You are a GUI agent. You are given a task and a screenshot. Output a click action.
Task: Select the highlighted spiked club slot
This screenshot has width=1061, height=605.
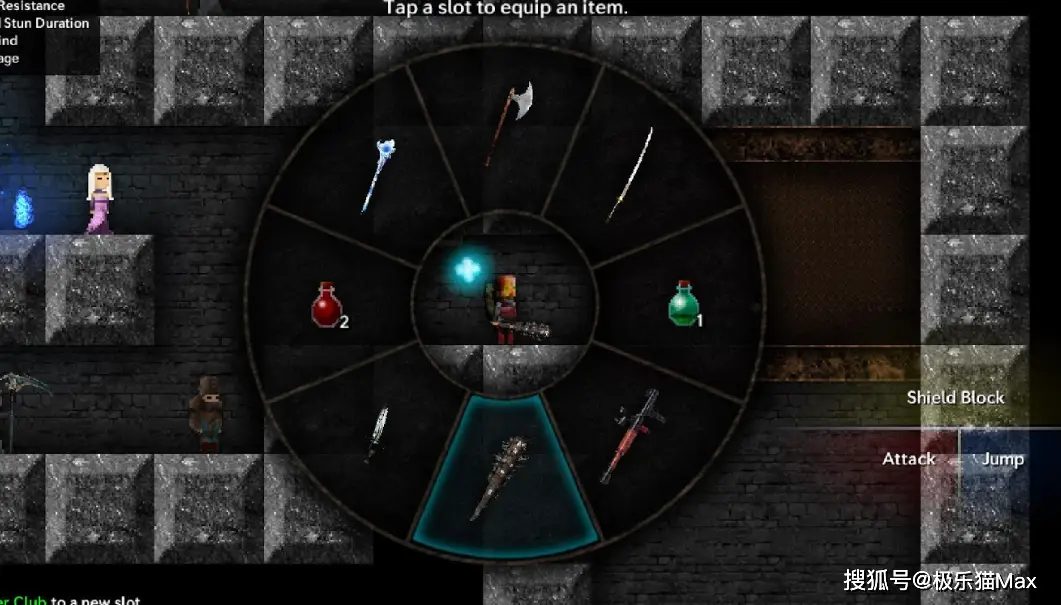pyautogui.click(x=506, y=477)
